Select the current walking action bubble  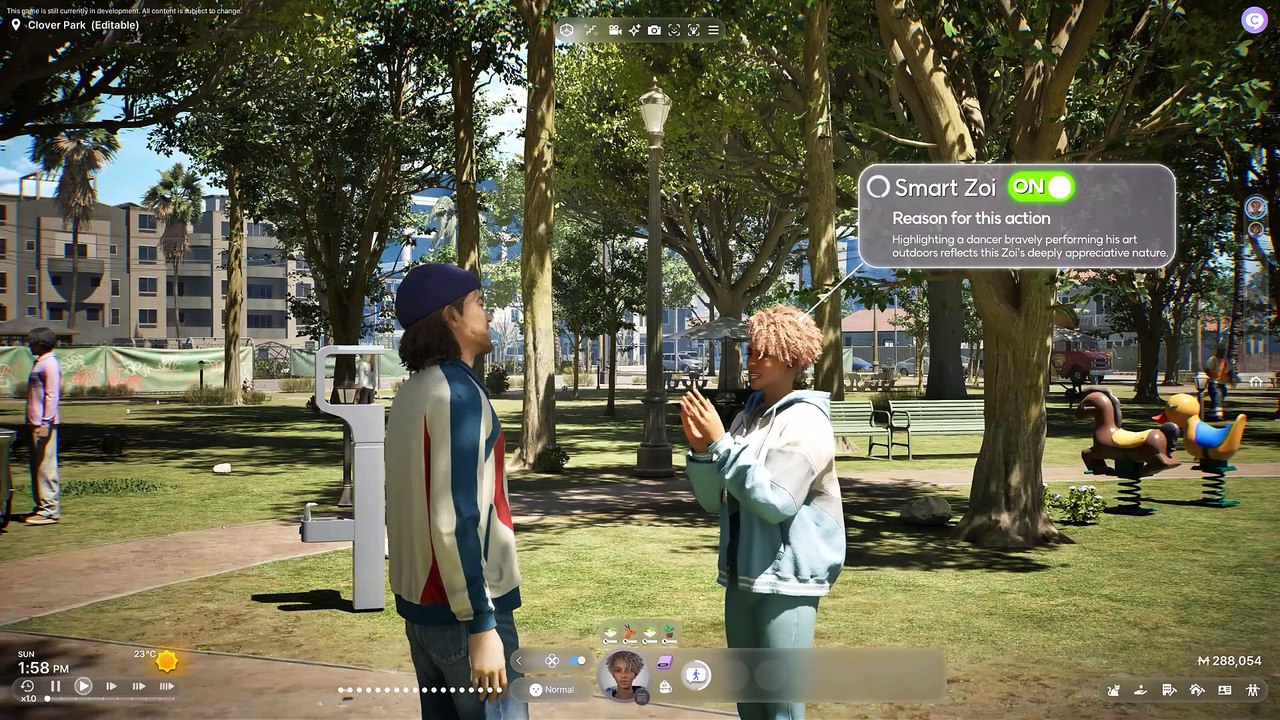point(695,675)
